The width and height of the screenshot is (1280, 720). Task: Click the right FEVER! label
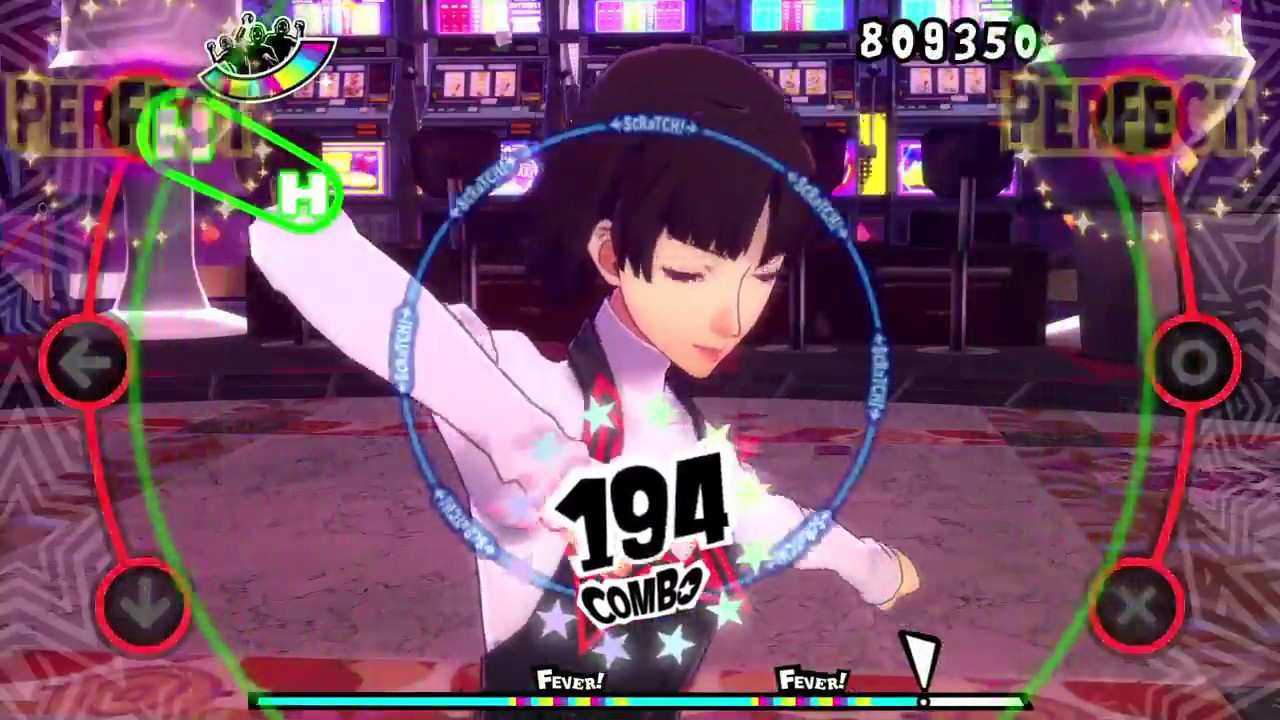pyautogui.click(x=813, y=683)
